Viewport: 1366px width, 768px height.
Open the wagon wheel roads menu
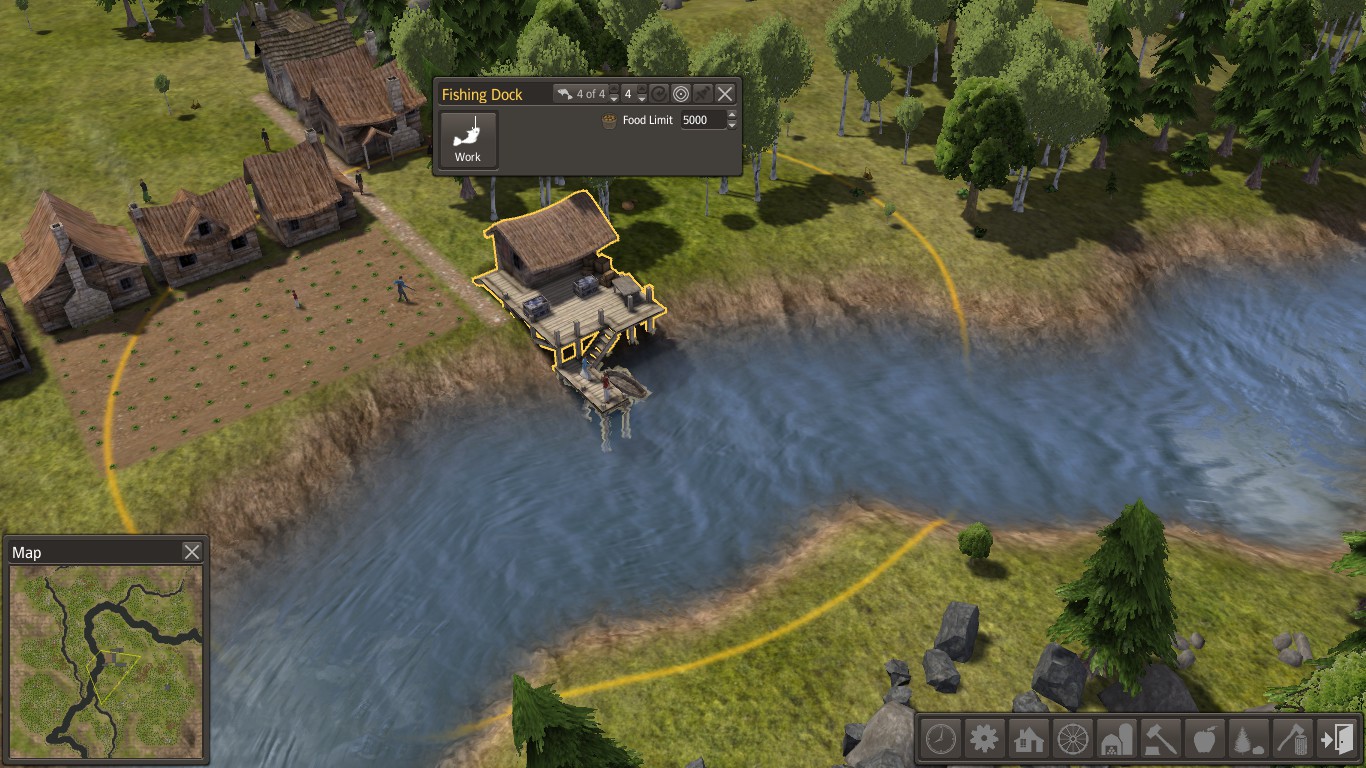[1072, 740]
